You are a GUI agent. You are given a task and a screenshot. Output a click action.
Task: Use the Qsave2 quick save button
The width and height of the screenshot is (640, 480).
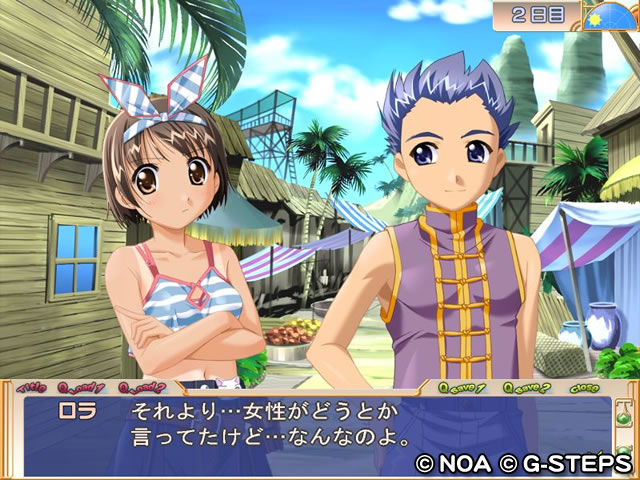click(526, 387)
